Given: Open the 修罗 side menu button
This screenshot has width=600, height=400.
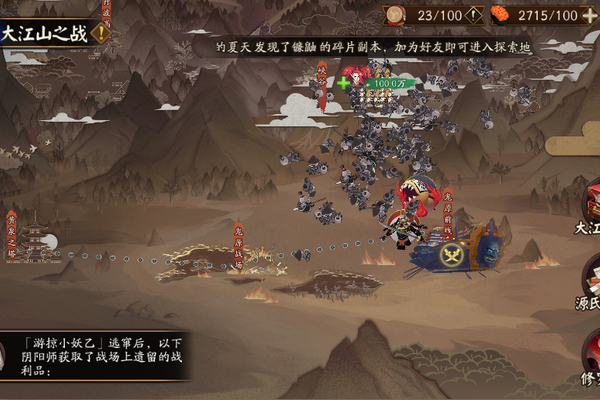Looking at the screenshot, I should (x=588, y=360).
